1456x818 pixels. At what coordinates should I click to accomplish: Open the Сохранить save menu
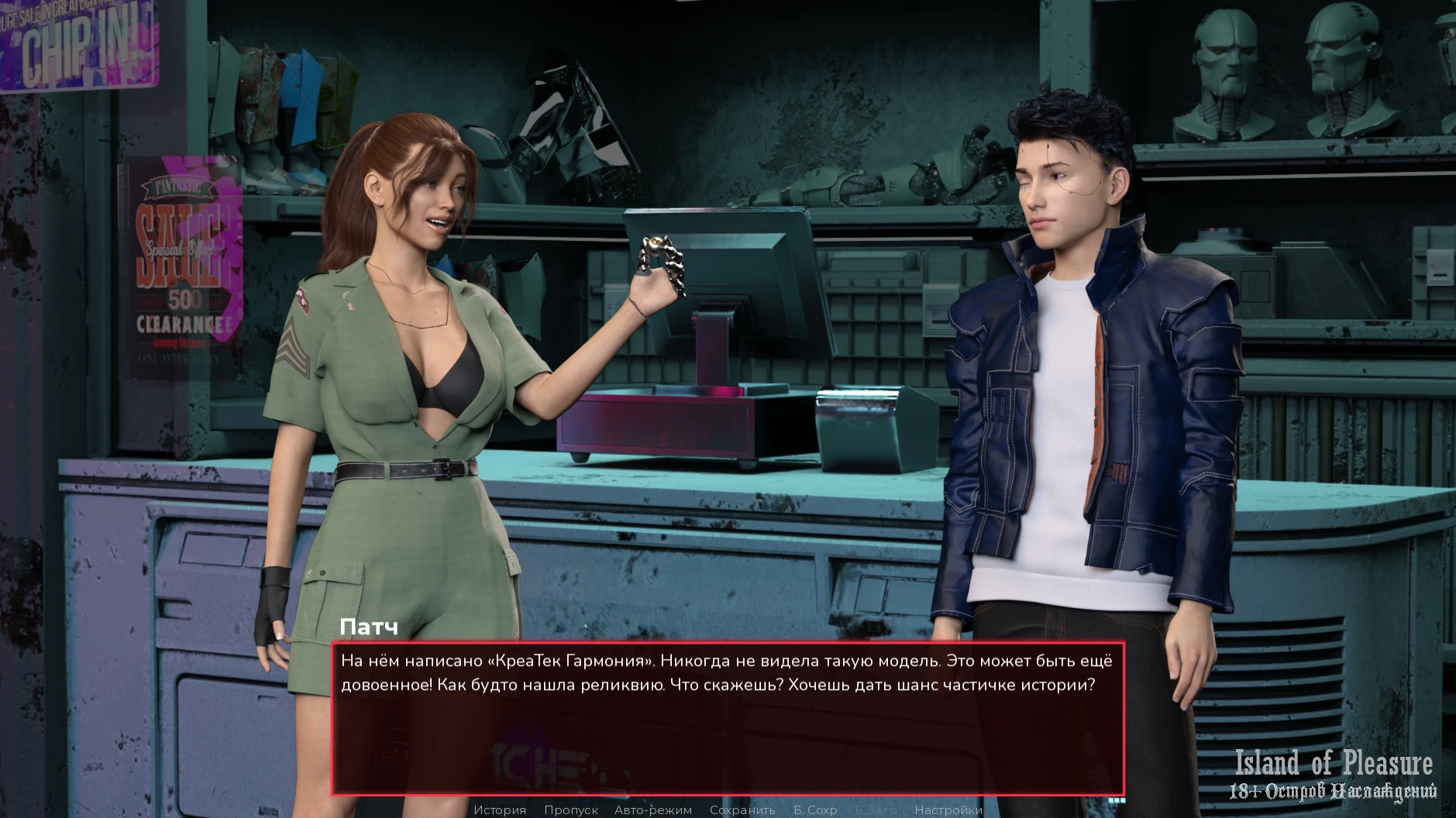pyautogui.click(x=742, y=809)
